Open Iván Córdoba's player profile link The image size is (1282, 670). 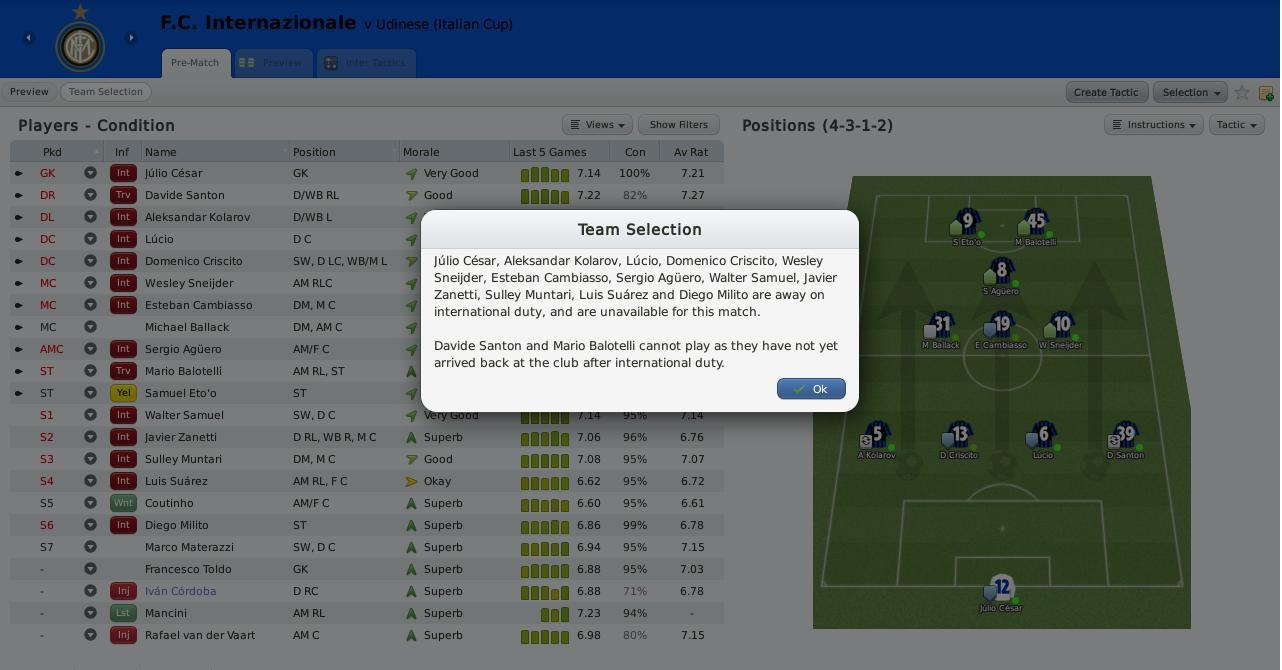click(180, 591)
